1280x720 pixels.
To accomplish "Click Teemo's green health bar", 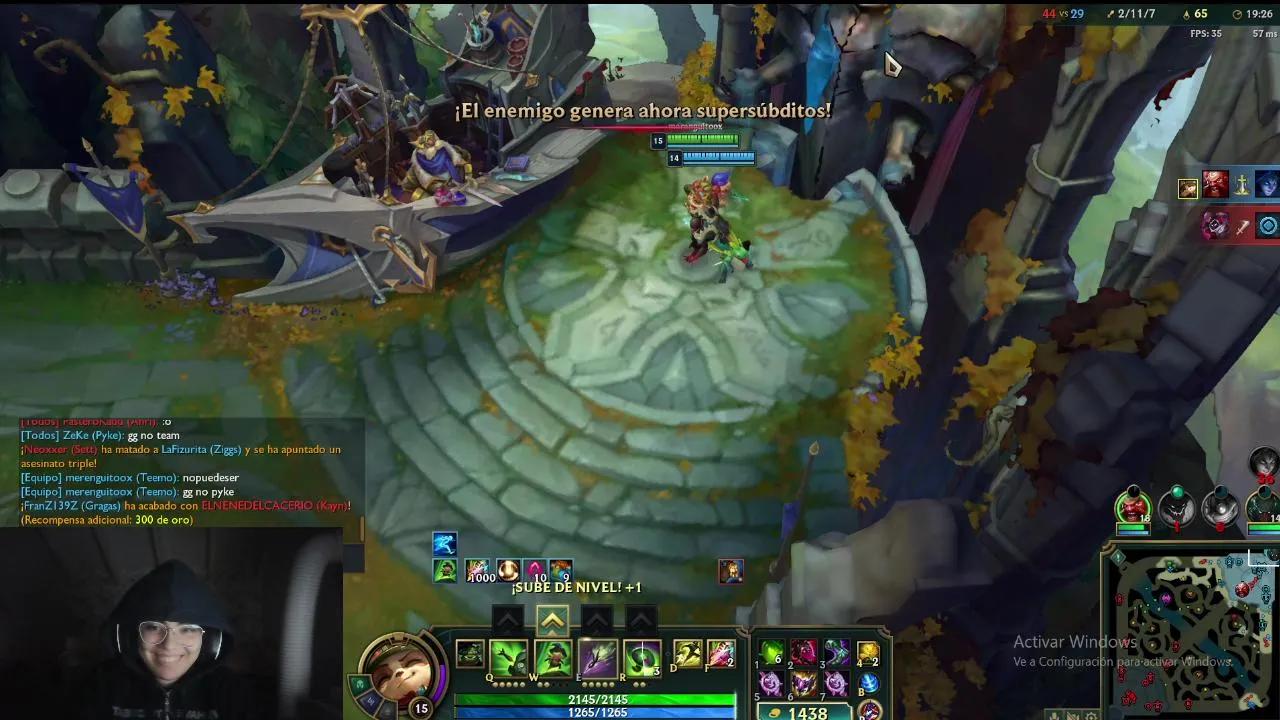I will tap(600, 700).
